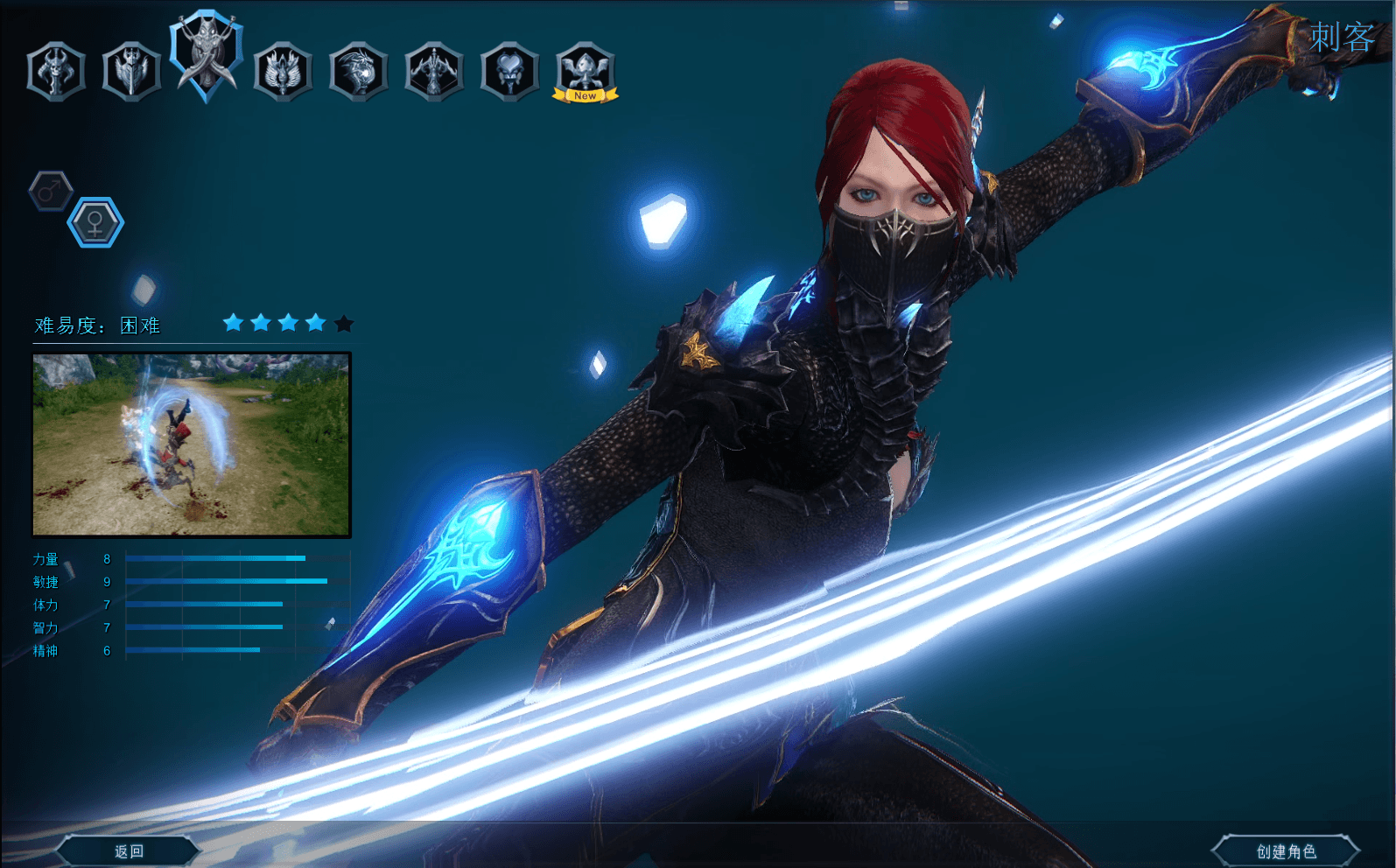The width and height of the screenshot is (1396, 868).
Task: Select the highlighted female gender symbol
Action: [x=95, y=221]
